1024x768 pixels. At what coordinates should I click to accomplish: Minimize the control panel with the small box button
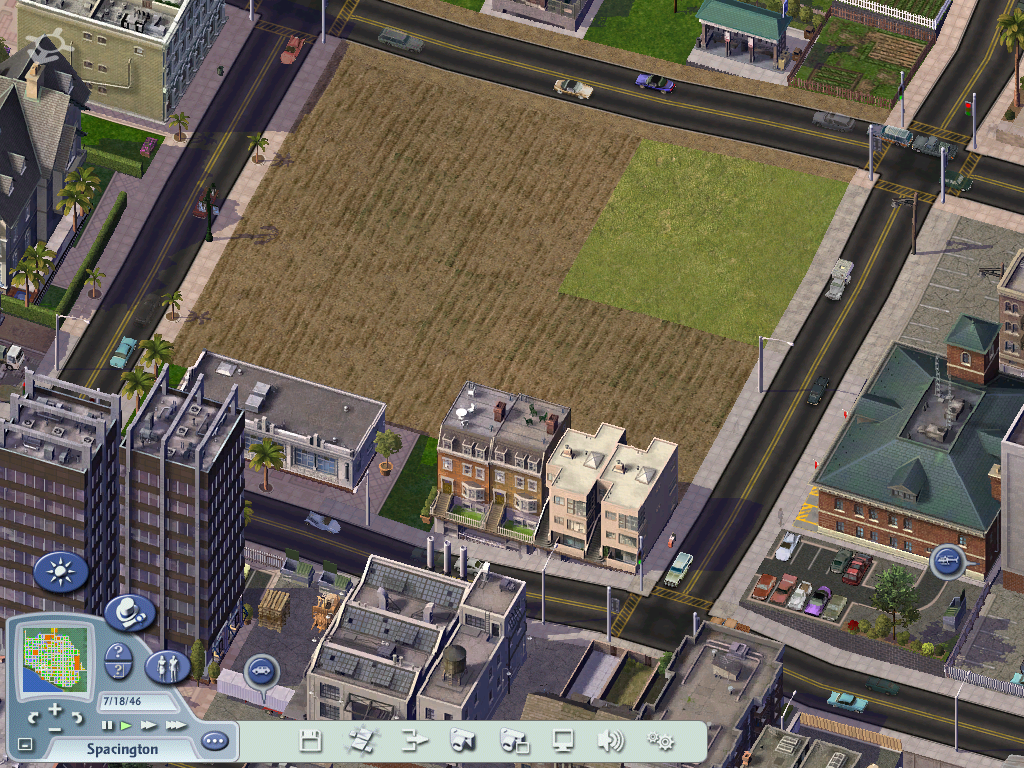[x=25, y=745]
